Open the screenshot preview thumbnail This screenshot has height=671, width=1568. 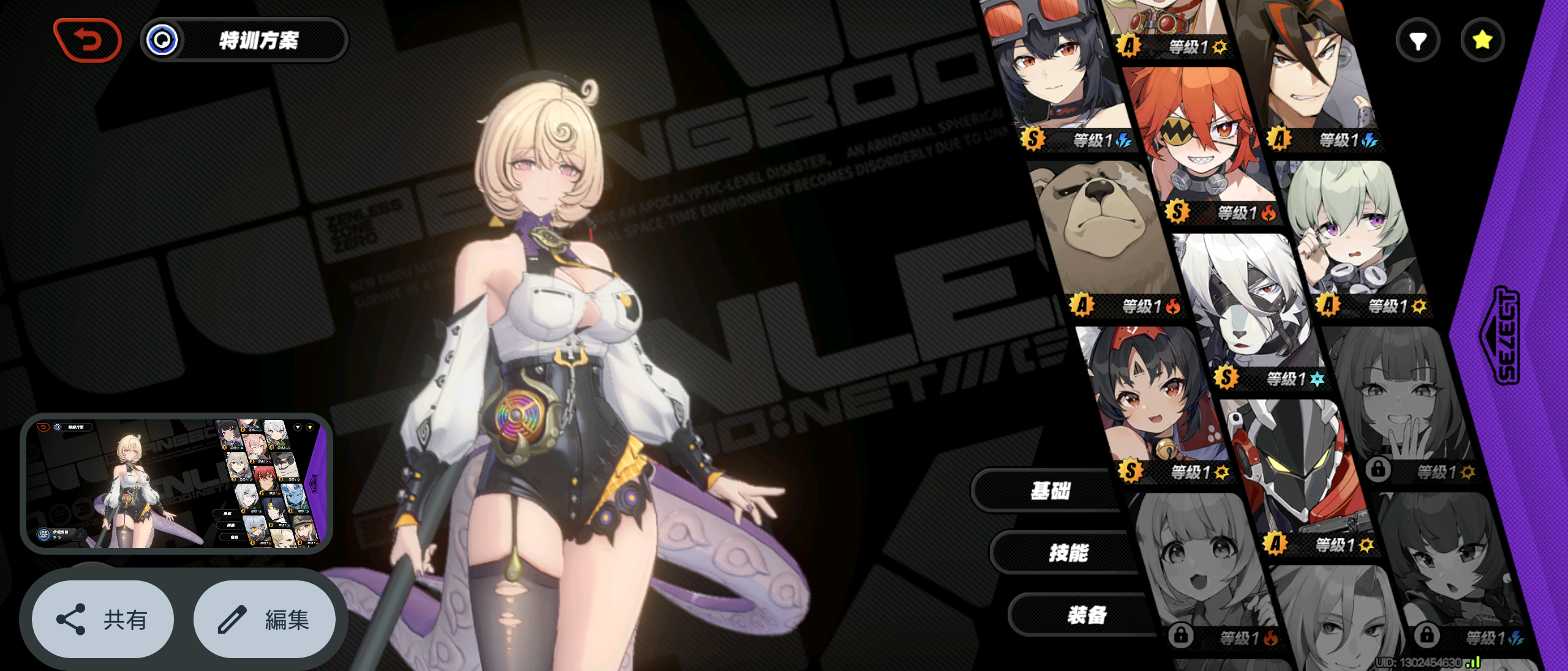click(176, 483)
